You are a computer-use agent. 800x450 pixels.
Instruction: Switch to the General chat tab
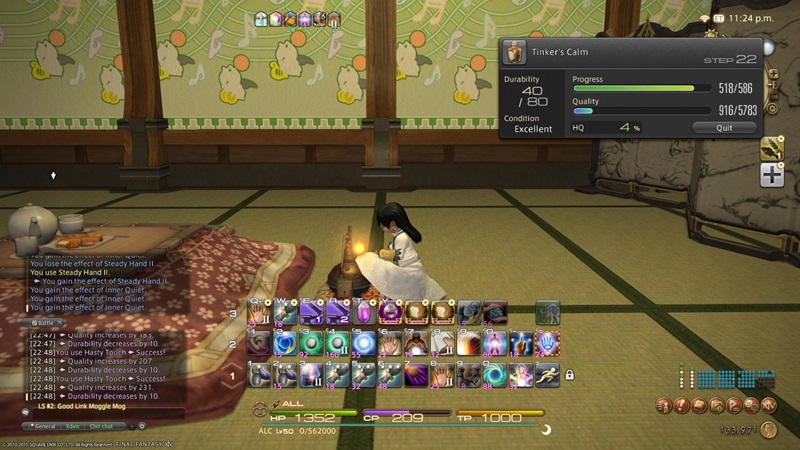coord(45,426)
